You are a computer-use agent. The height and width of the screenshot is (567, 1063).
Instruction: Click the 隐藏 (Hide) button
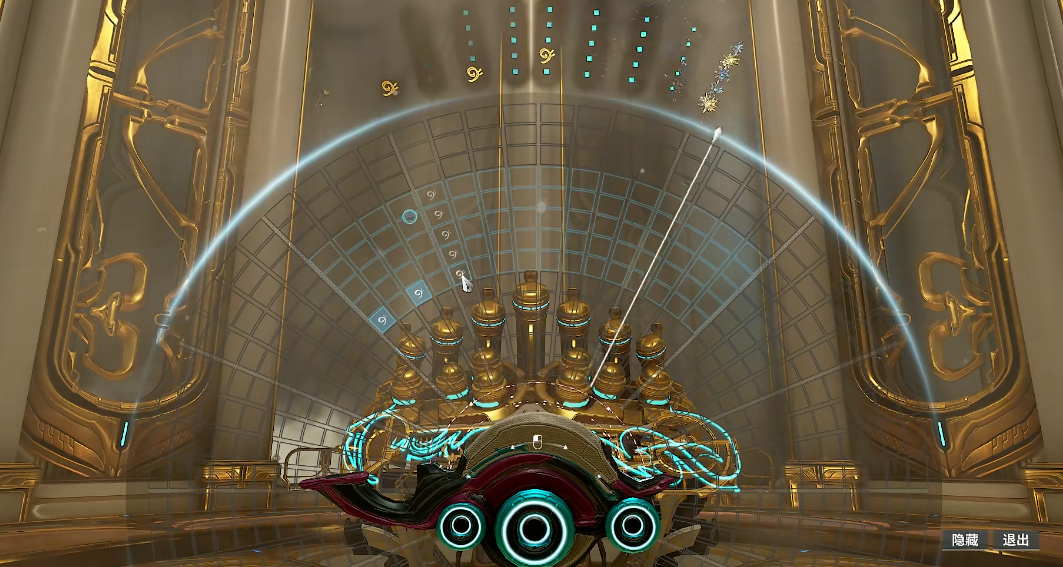[965, 540]
